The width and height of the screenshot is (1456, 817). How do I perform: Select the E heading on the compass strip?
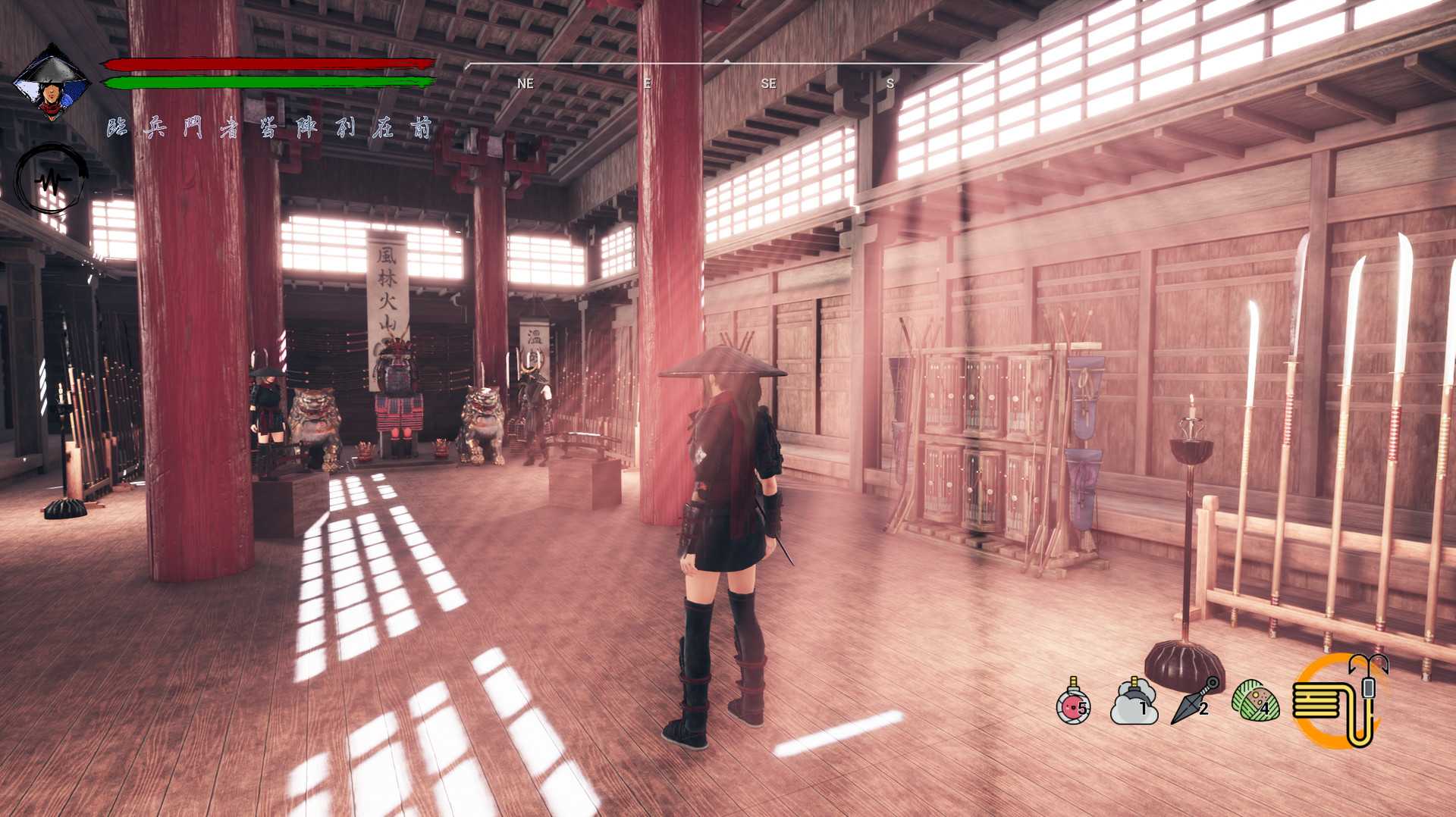pyautogui.click(x=646, y=83)
